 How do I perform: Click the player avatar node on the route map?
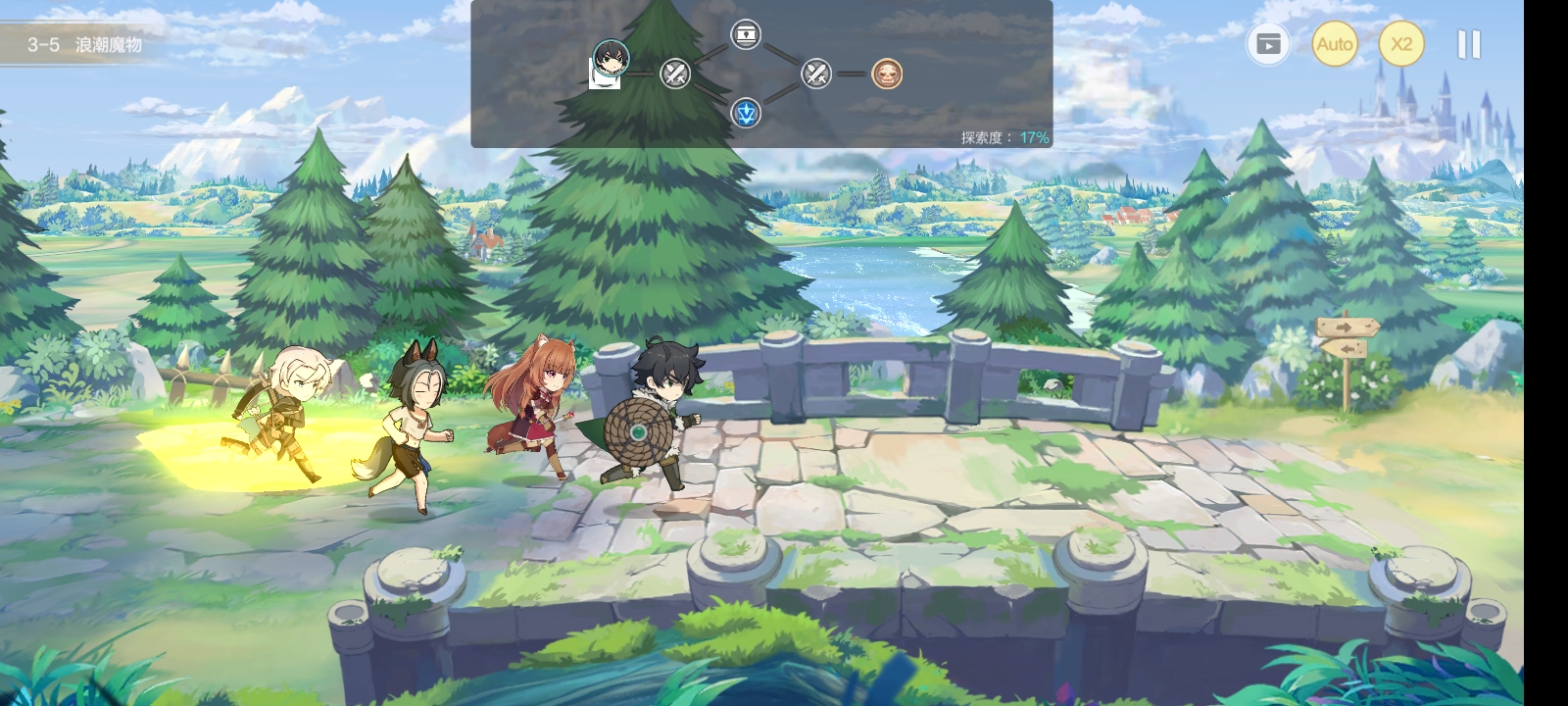tap(611, 59)
